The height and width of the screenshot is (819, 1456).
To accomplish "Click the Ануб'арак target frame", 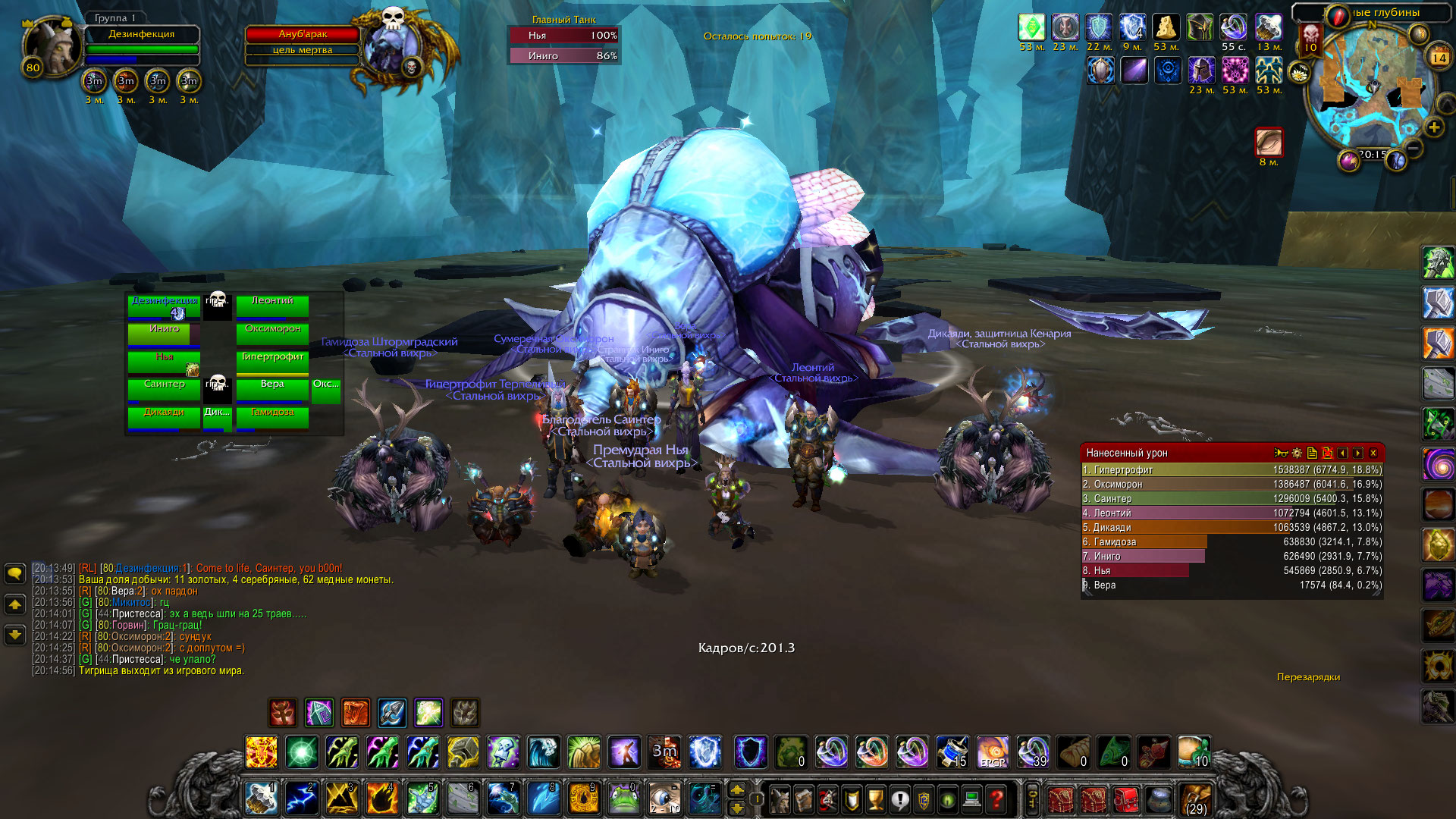I will 302,34.
